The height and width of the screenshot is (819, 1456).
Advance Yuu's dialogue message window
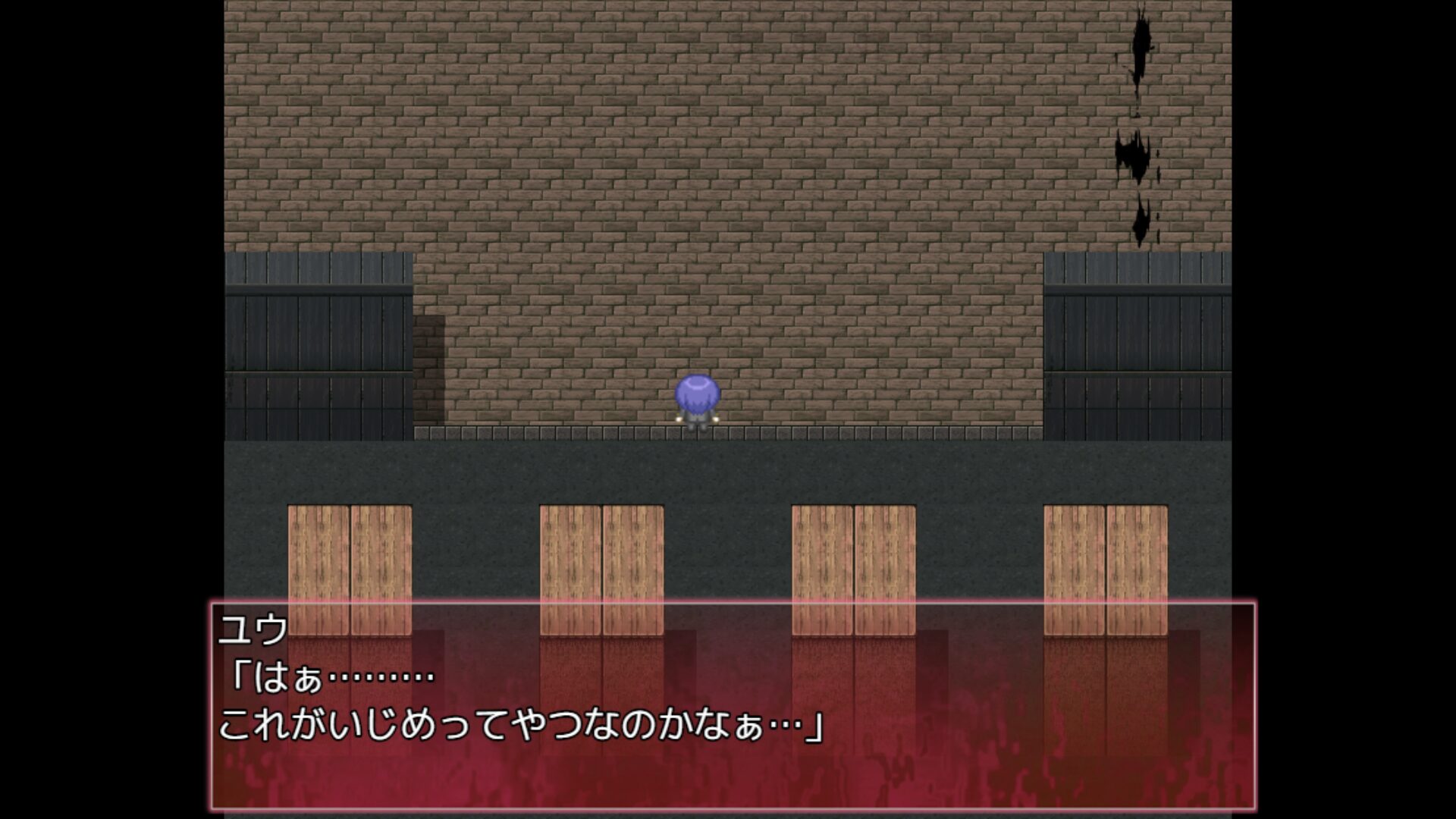pos(733,707)
